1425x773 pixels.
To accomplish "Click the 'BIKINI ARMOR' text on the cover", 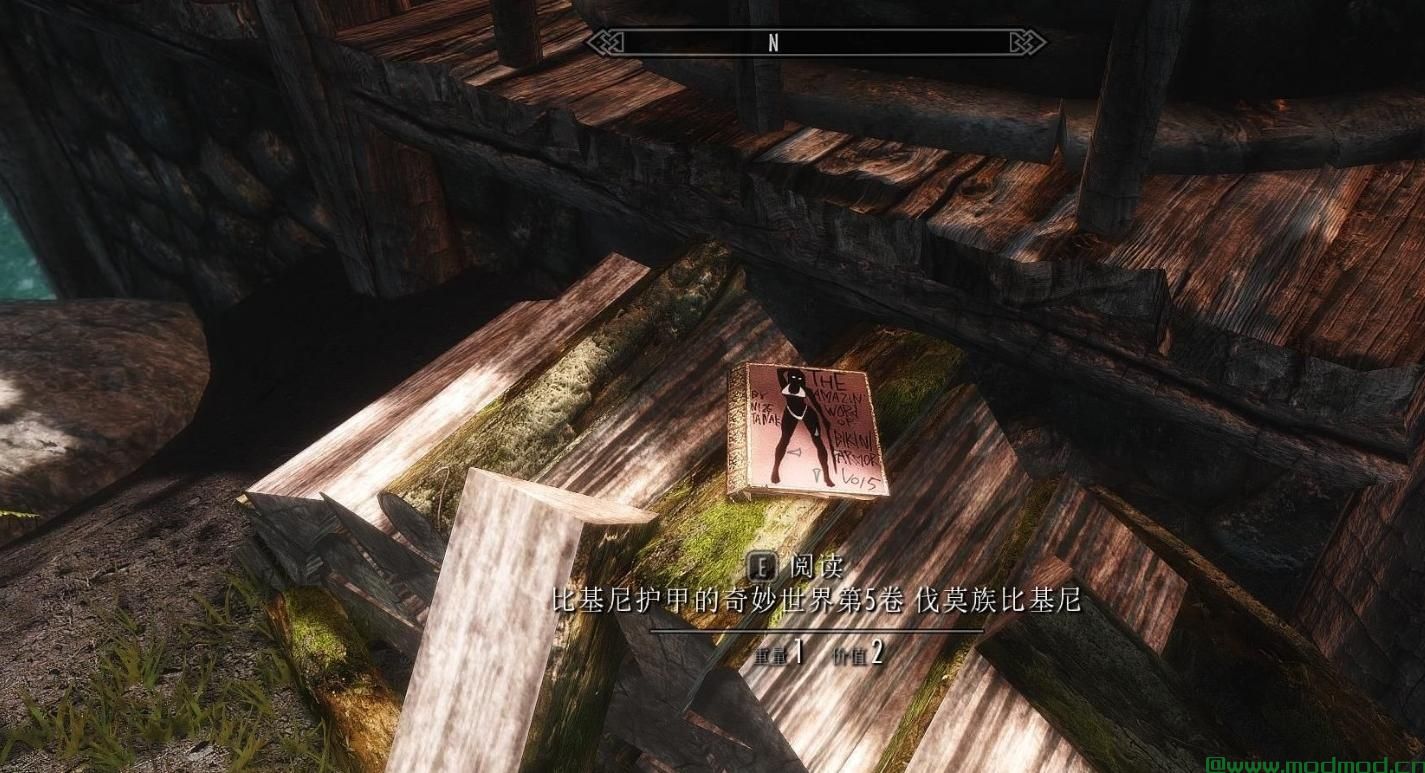I will click(x=852, y=447).
